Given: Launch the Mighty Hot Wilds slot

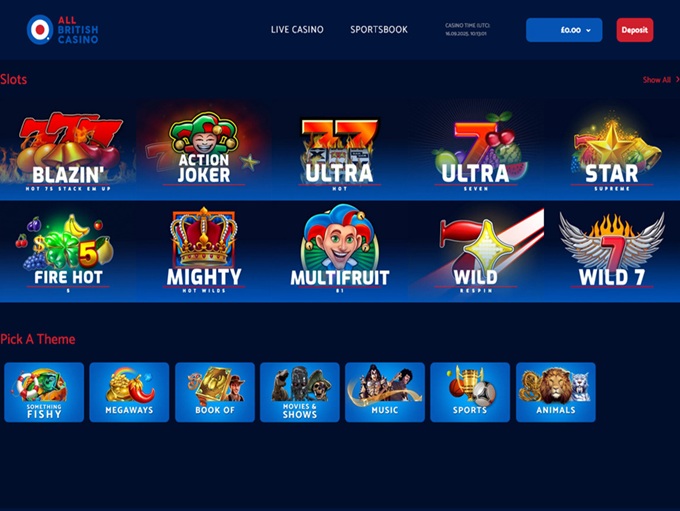Looking at the screenshot, I should tap(204, 252).
